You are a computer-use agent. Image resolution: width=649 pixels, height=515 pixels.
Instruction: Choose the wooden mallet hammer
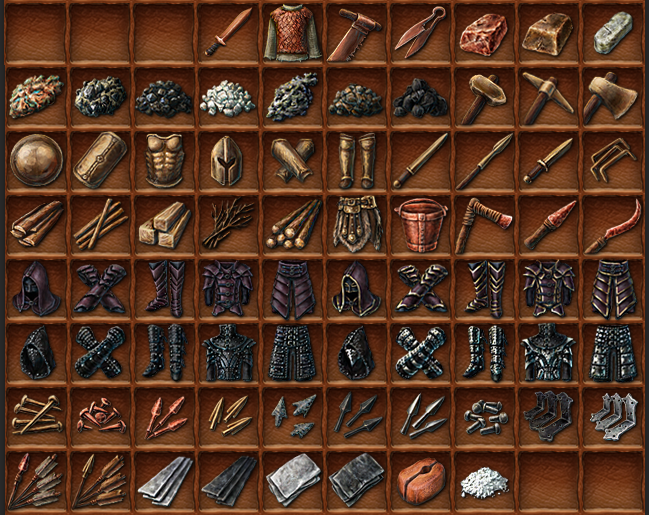485,95
